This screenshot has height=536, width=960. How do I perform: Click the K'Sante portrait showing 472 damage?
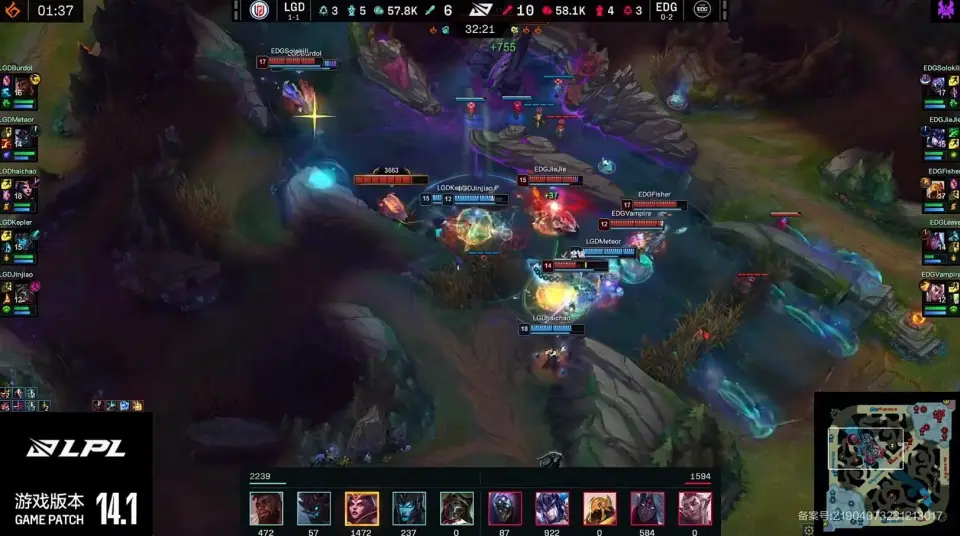point(266,508)
